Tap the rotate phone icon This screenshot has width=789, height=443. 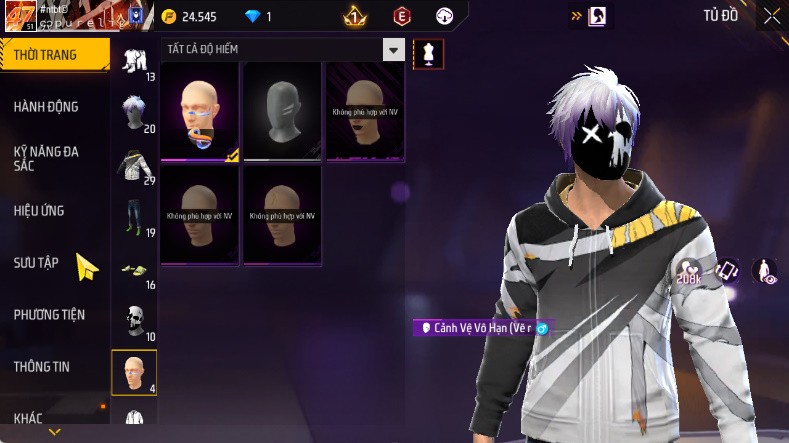pos(727,270)
